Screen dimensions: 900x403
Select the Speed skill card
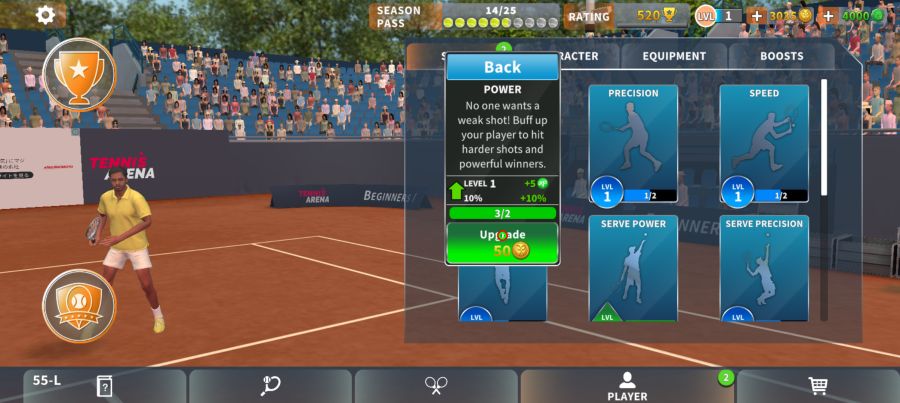pyautogui.click(x=764, y=142)
